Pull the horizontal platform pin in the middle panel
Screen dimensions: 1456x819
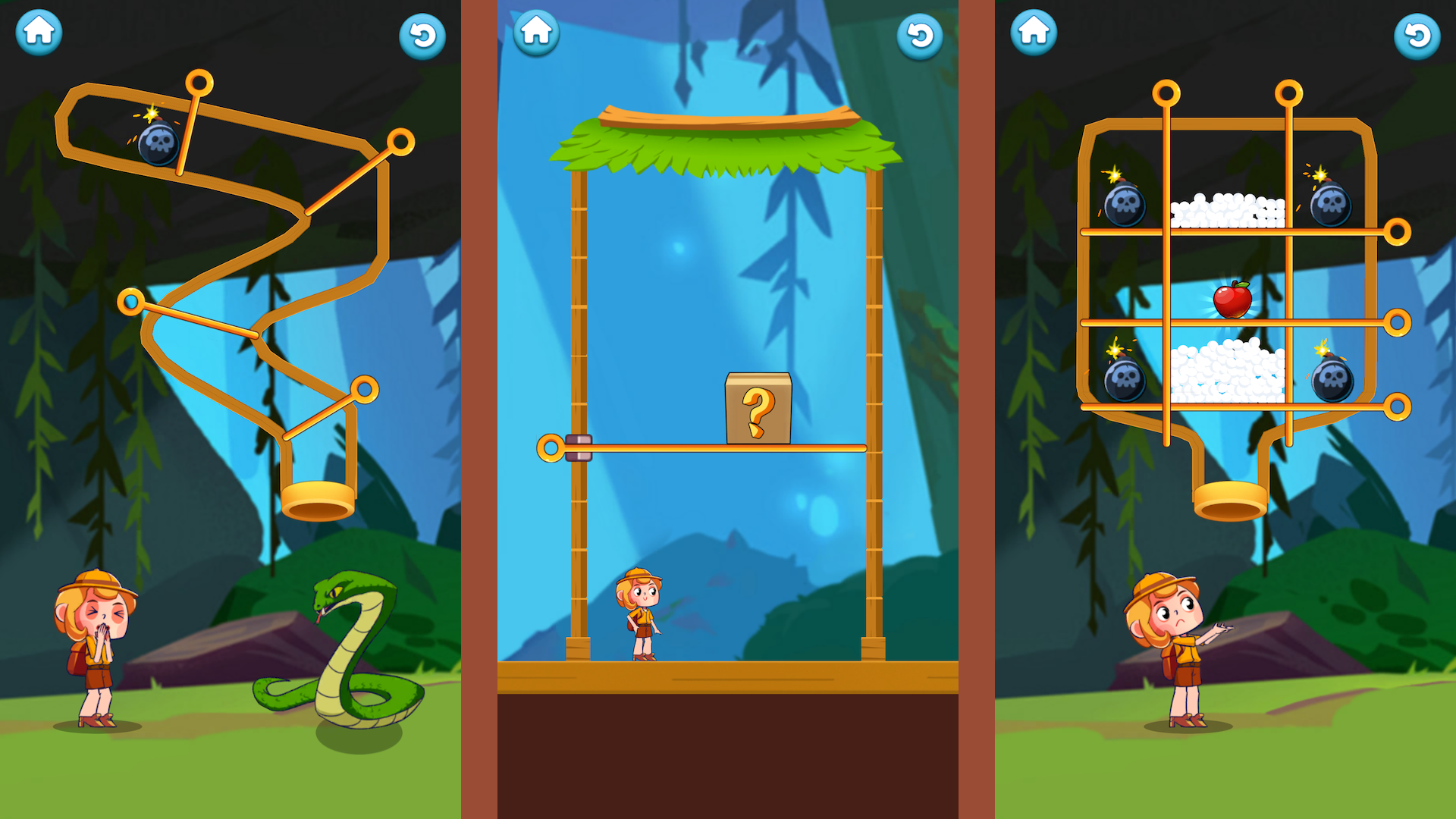(551, 447)
